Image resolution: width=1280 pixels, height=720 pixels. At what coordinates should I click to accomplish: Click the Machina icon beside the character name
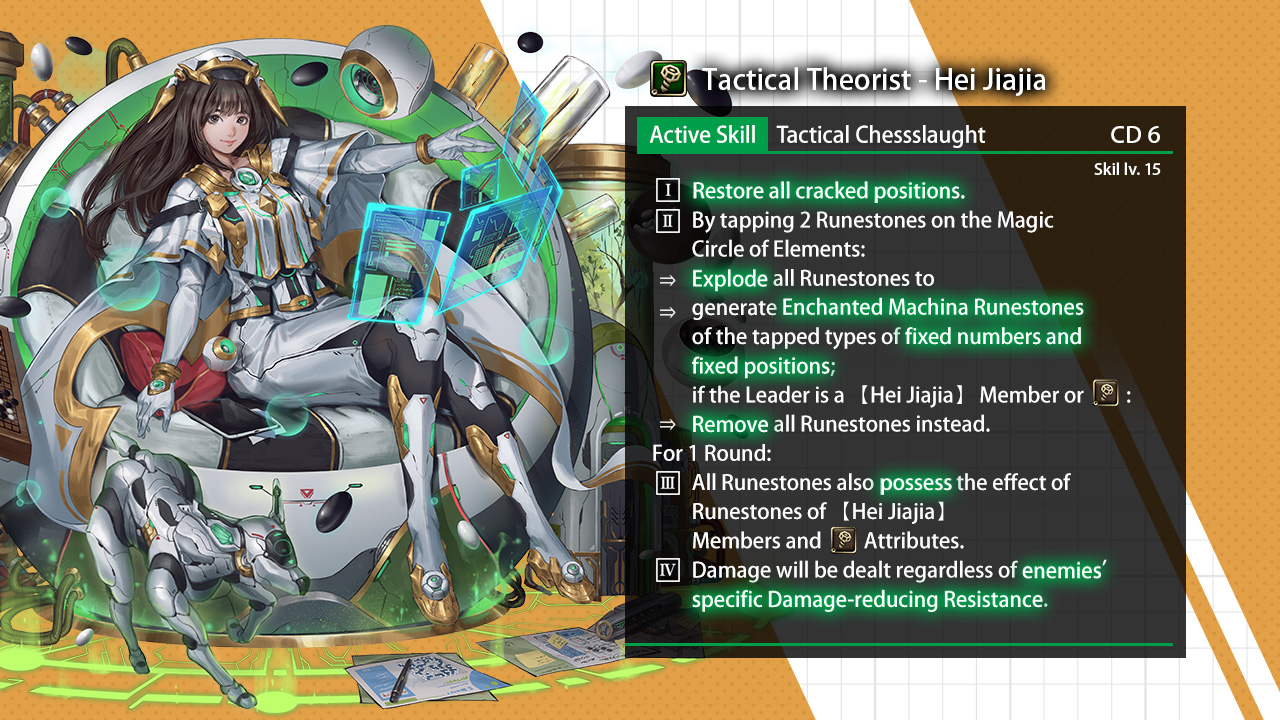pyautogui.click(x=667, y=78)
